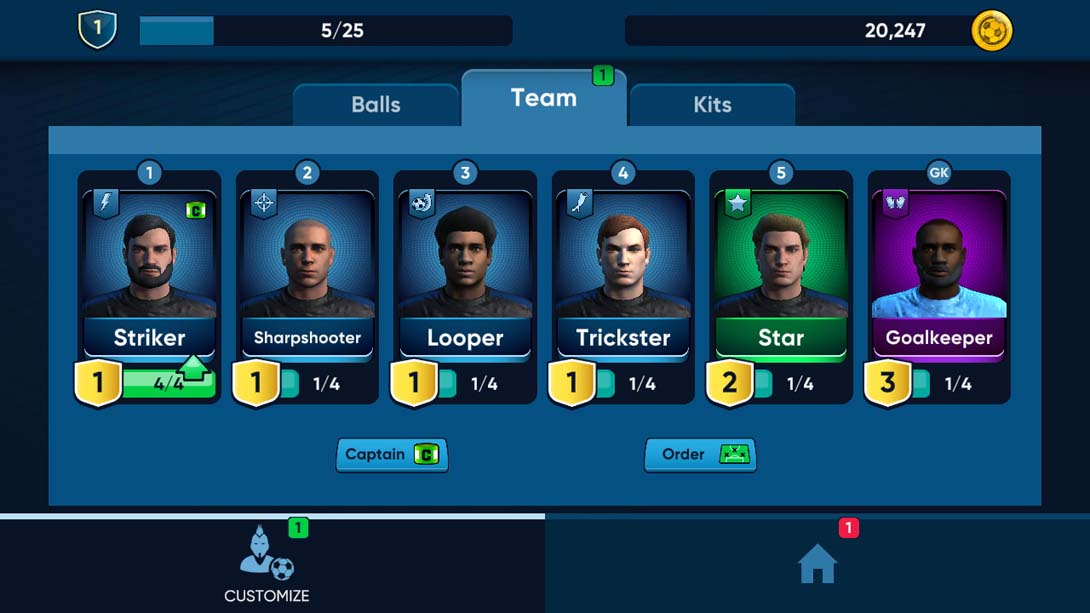Tap the gold coin currency icon
This screenshot has width=1090, height=613.
pyautogui.click(x=992, y=31)
